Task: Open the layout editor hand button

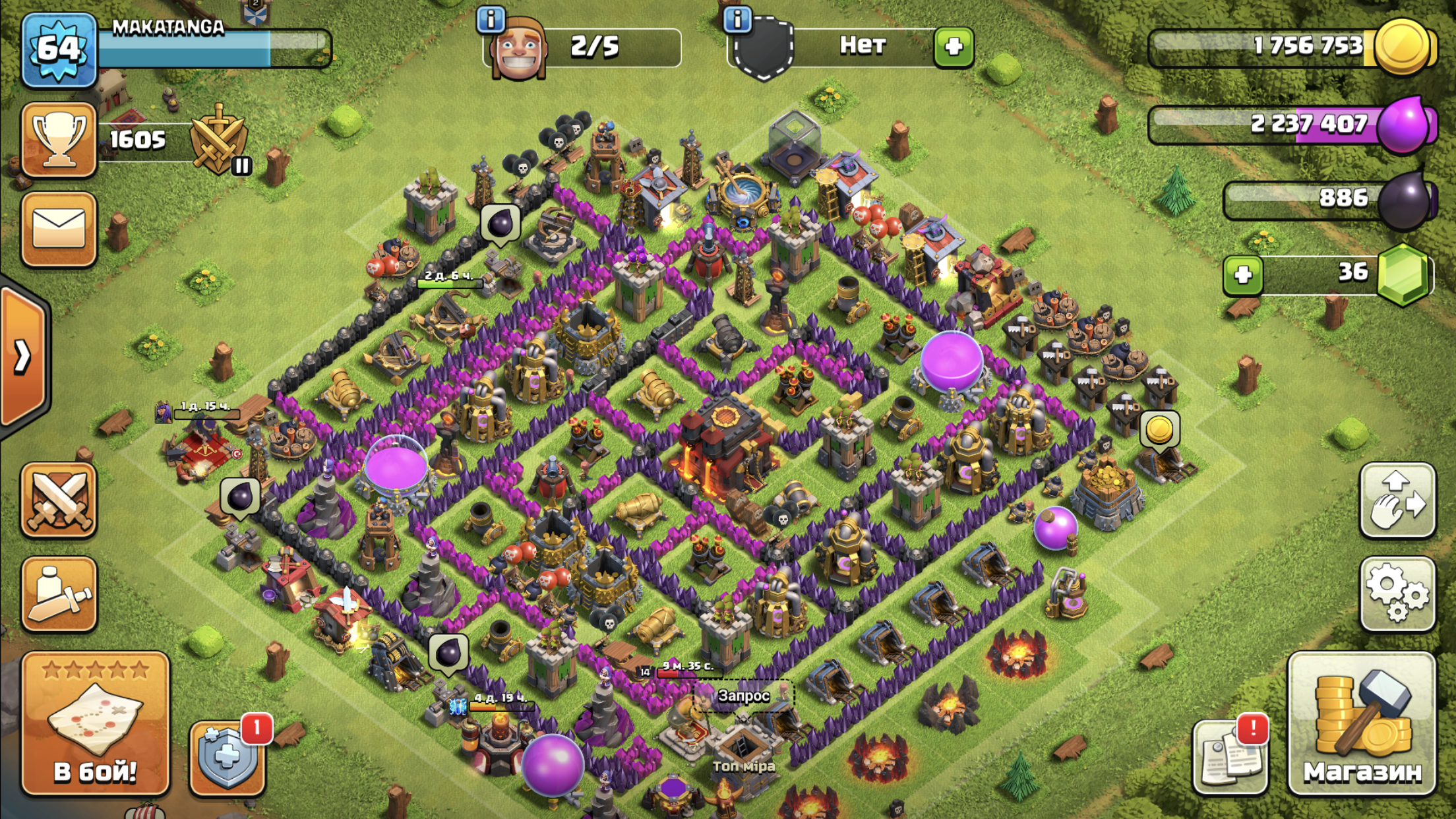Action: 1397,501
